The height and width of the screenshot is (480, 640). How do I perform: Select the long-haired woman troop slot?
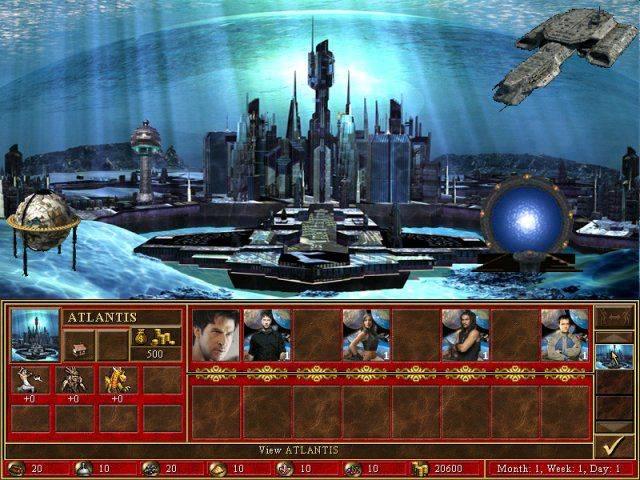pos(366,334)
